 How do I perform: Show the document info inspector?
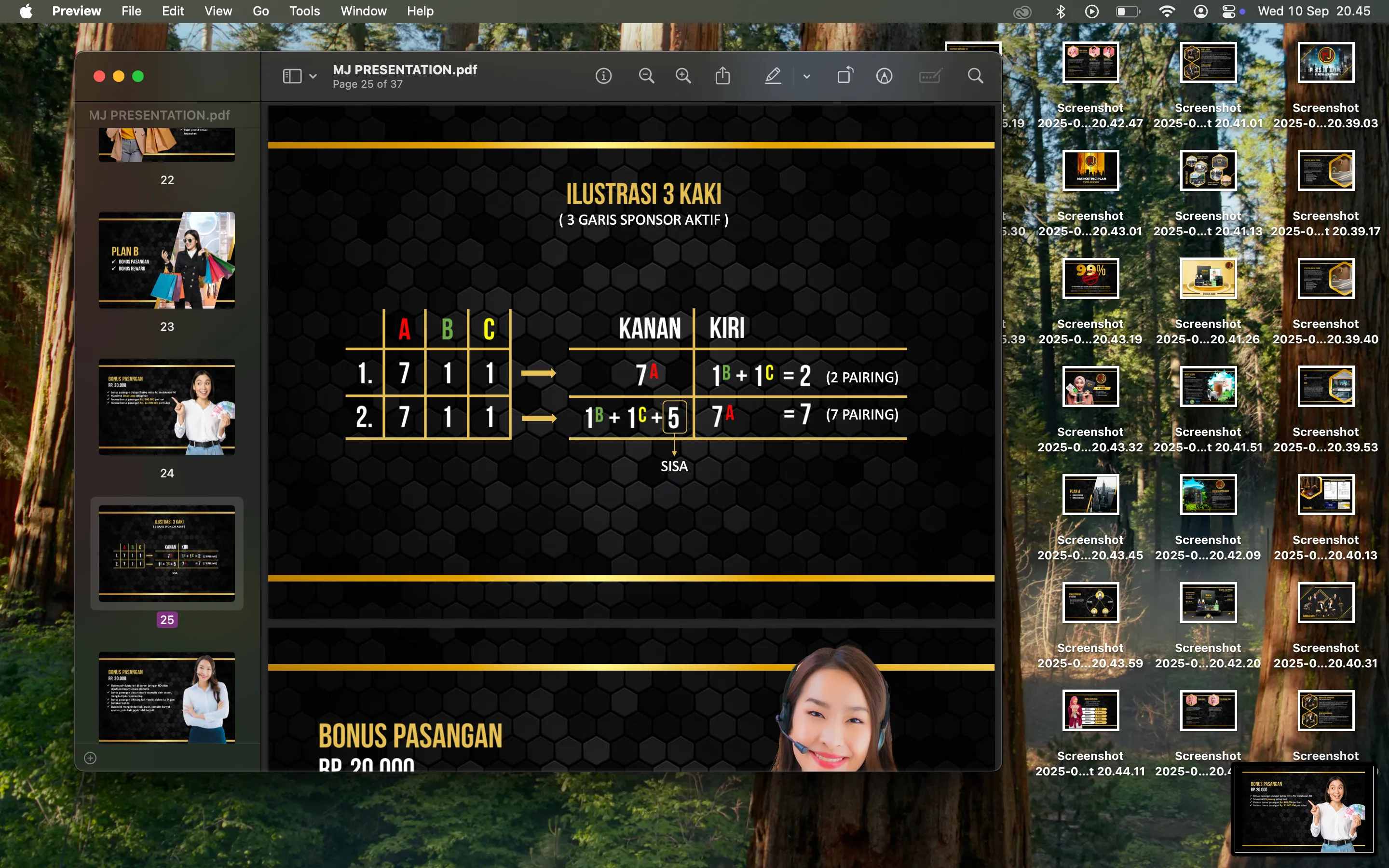603,76
